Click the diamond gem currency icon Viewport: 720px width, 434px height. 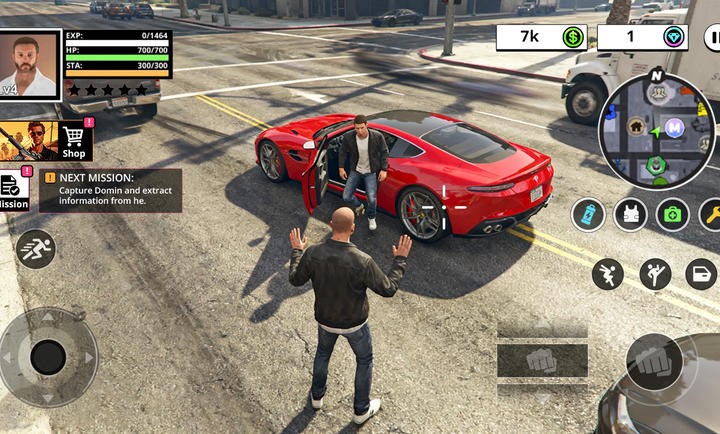pos(675,38)
